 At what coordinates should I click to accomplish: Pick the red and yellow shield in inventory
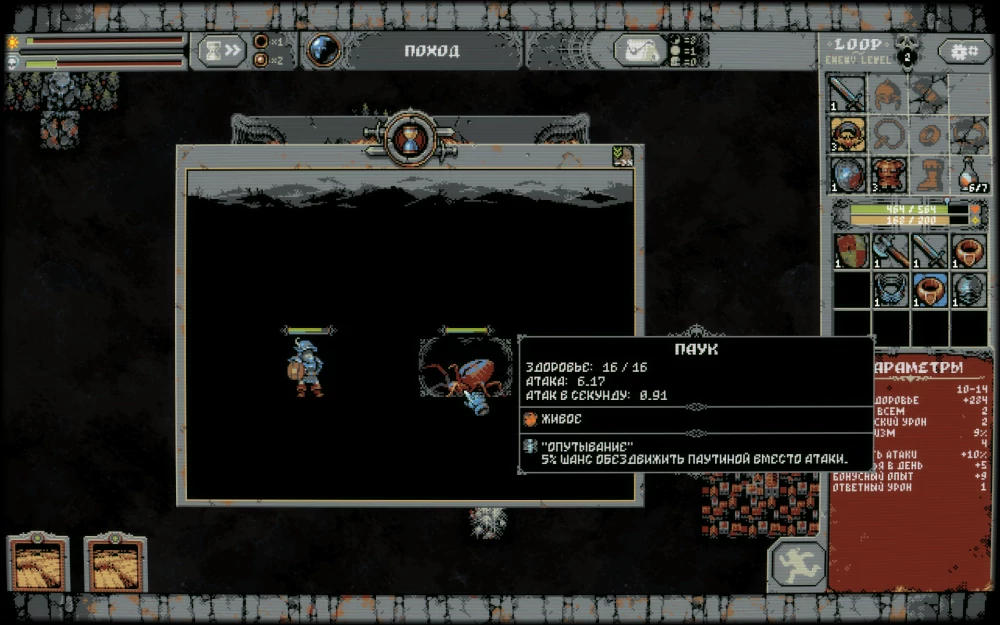coord(848,250)
